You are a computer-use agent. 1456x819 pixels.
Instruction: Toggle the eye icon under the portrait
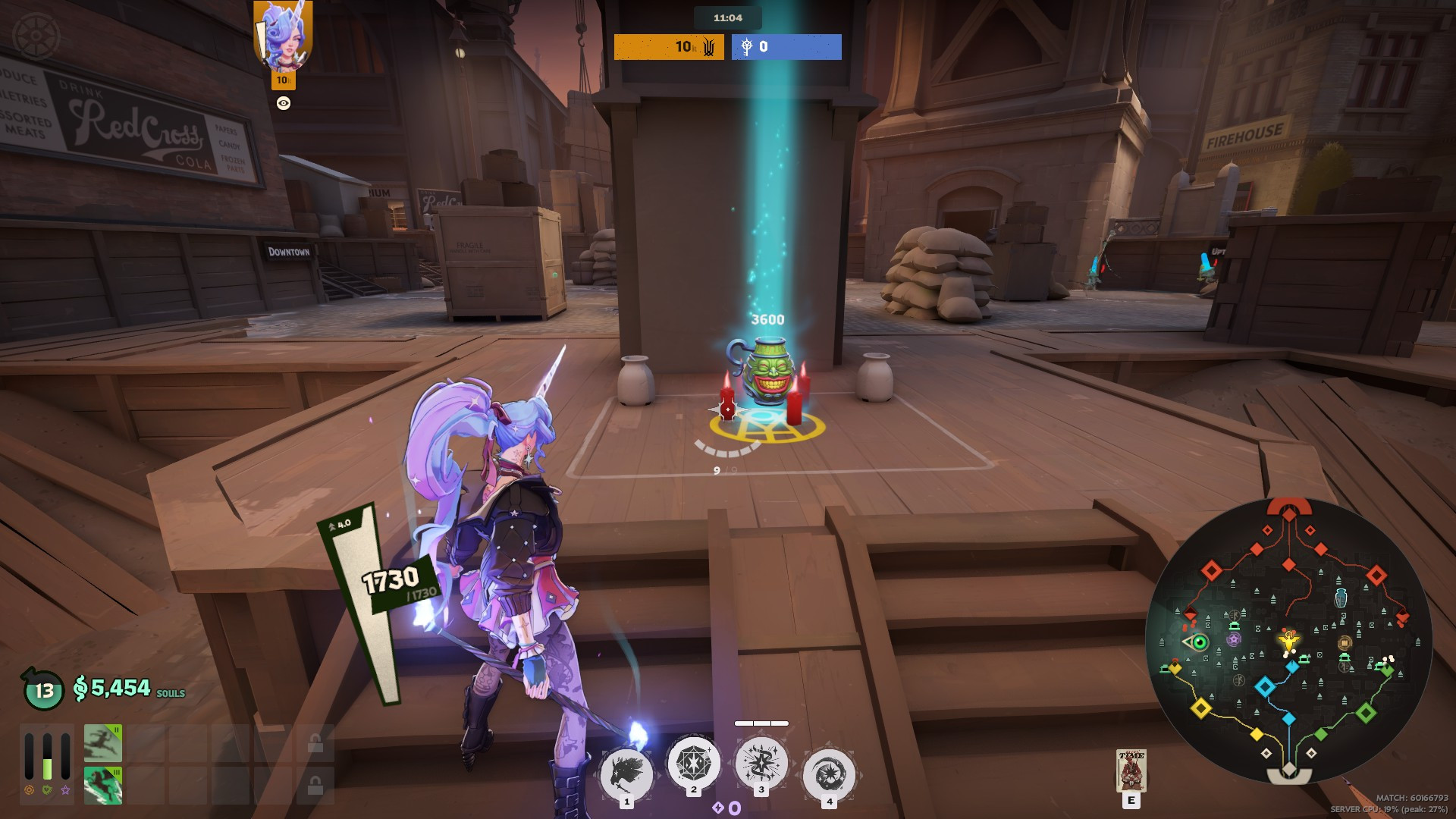coord(284,103)
